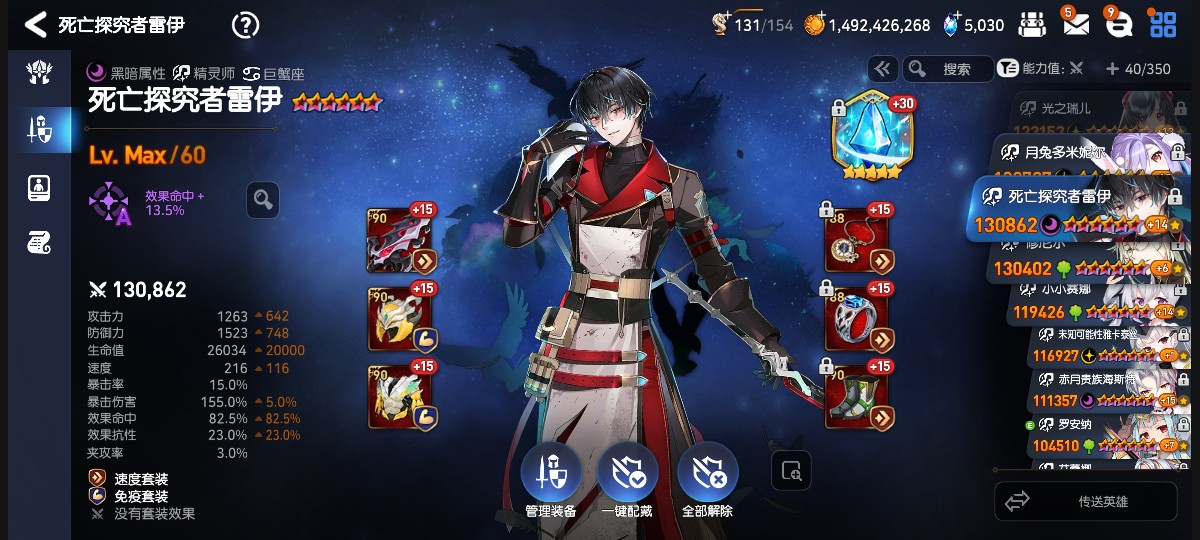The image size is (1200, 540).
Task: Click the 搜索 hero search box
Action: coord(947,69)
